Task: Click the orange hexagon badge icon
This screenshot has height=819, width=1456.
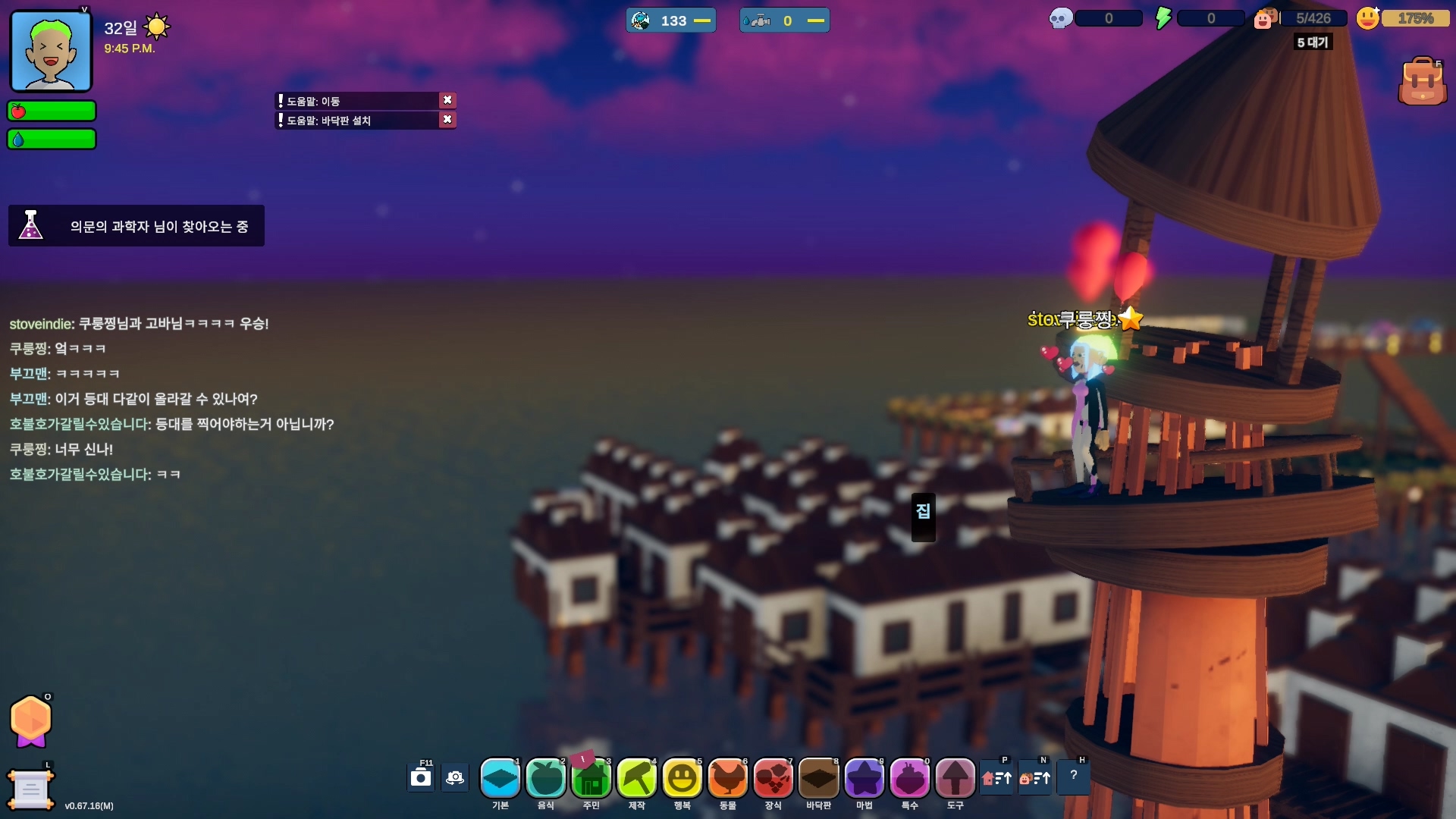Action: point(31,720)
